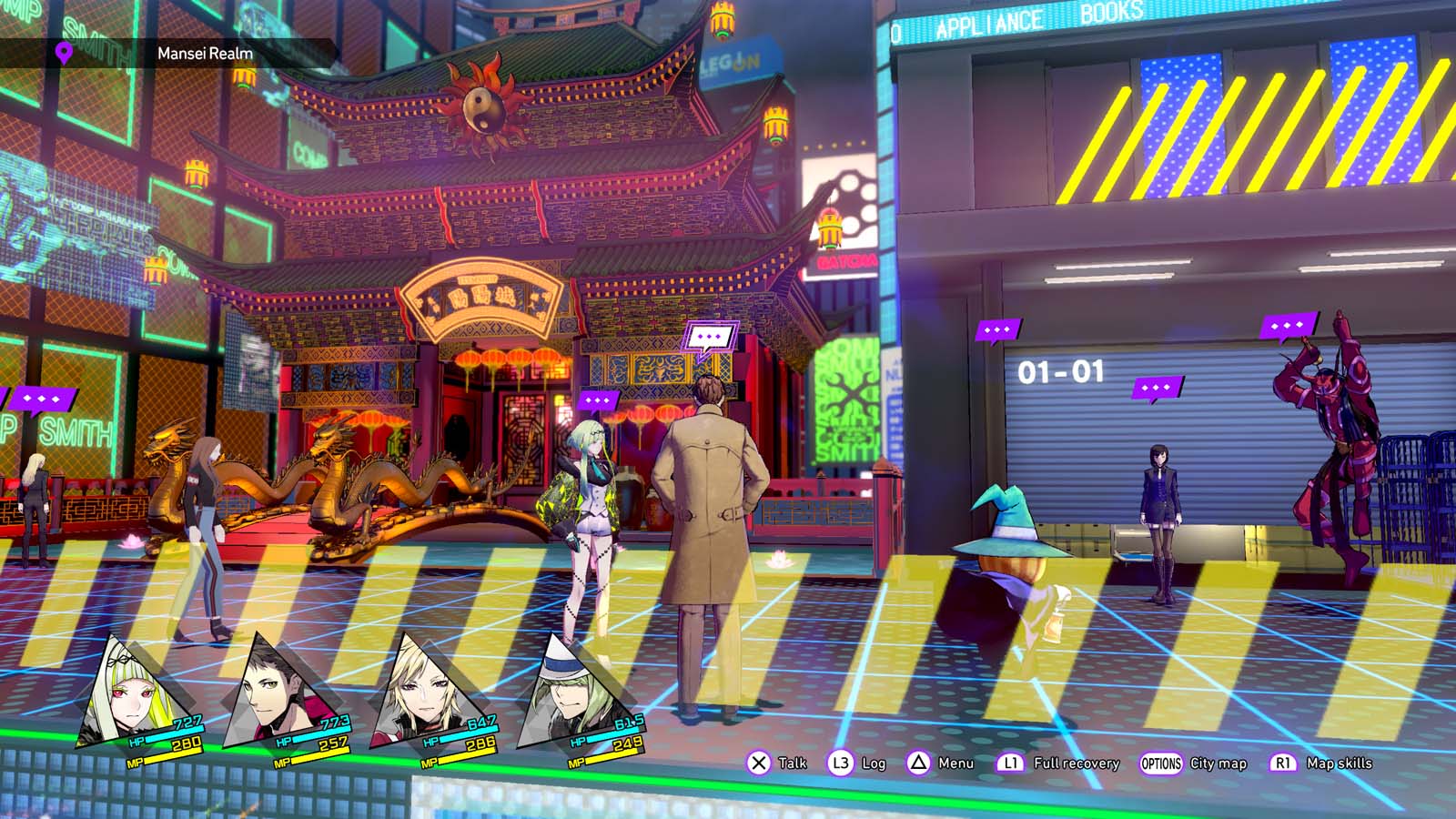Click the R1 icon next to Map skills
Viewport: 1456px width, 819px height.
click(1282, 763)
